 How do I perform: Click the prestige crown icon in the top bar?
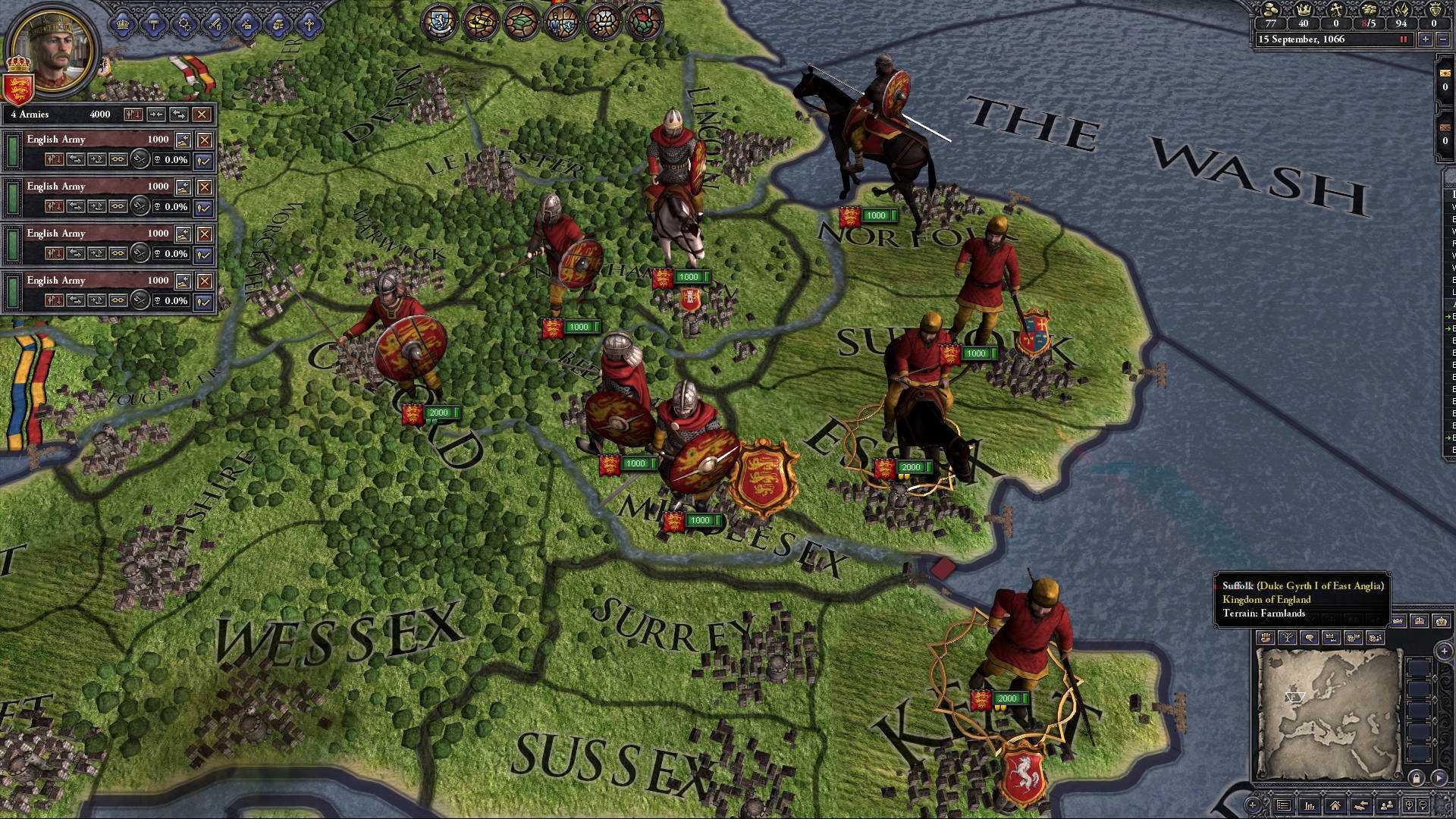tap(1304, 9)
